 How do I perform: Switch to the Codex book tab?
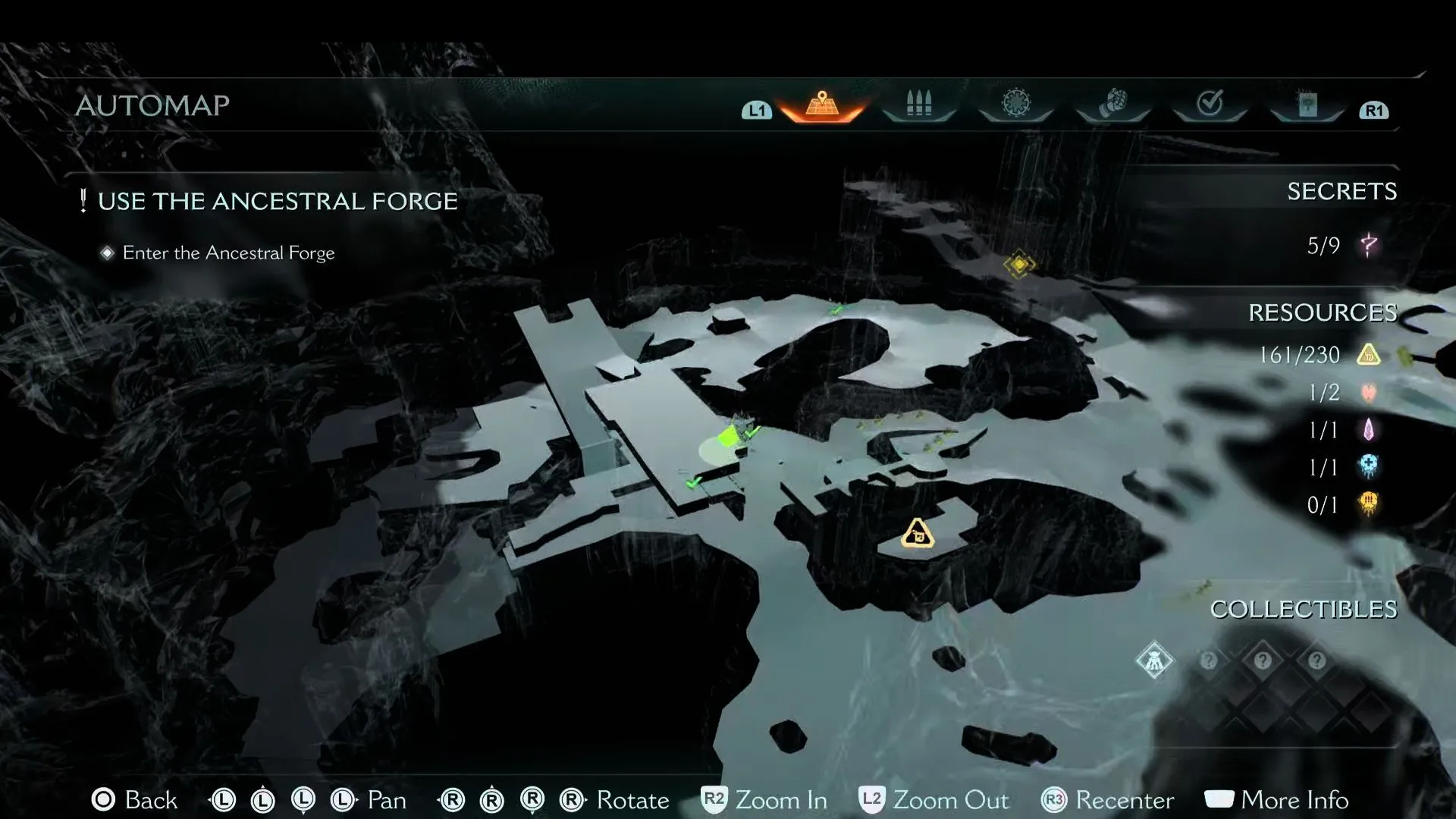(x=1307, y=105)
